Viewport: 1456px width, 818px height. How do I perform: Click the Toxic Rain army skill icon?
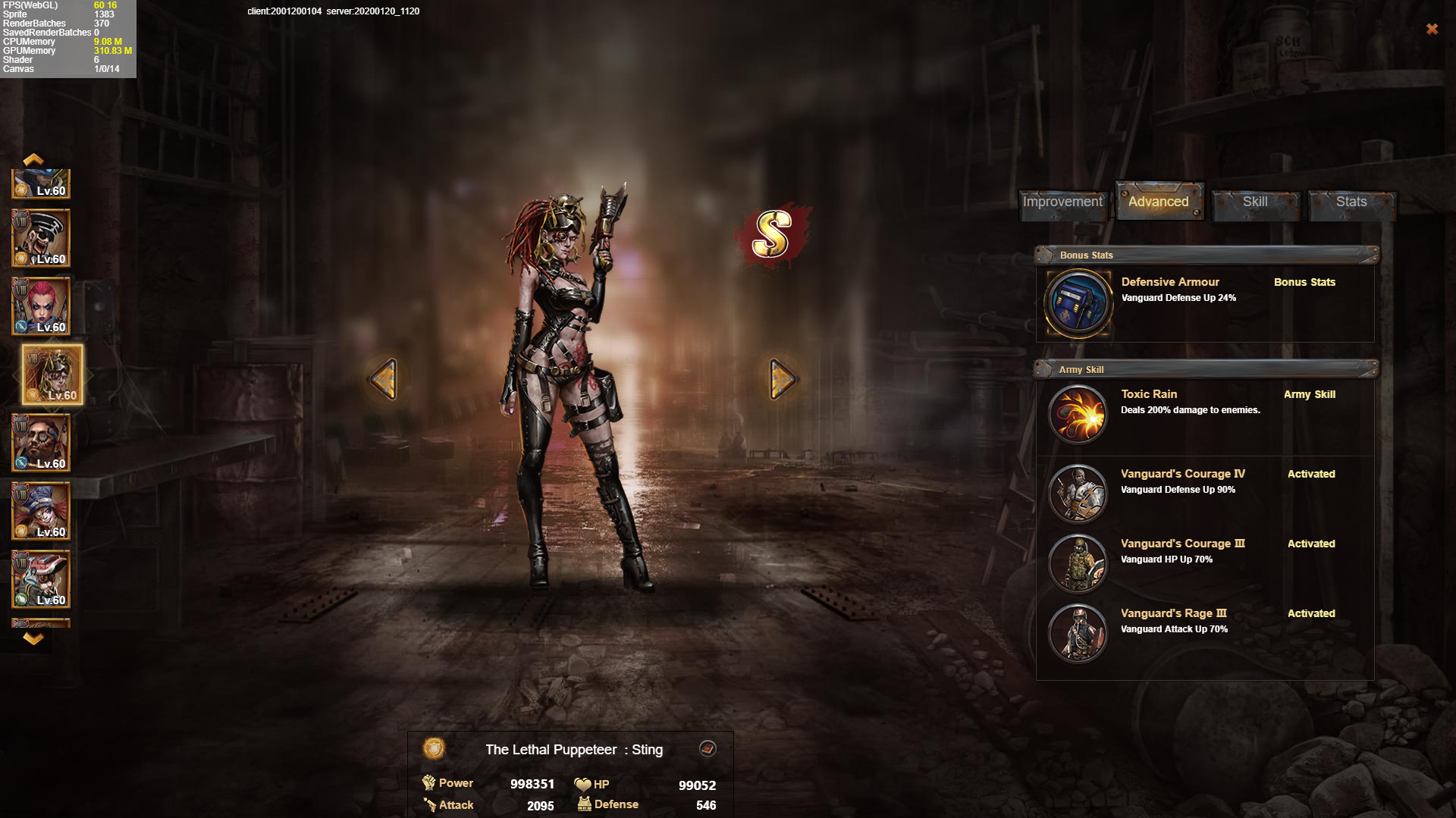pyautogui.click(x=1078, y=414)
